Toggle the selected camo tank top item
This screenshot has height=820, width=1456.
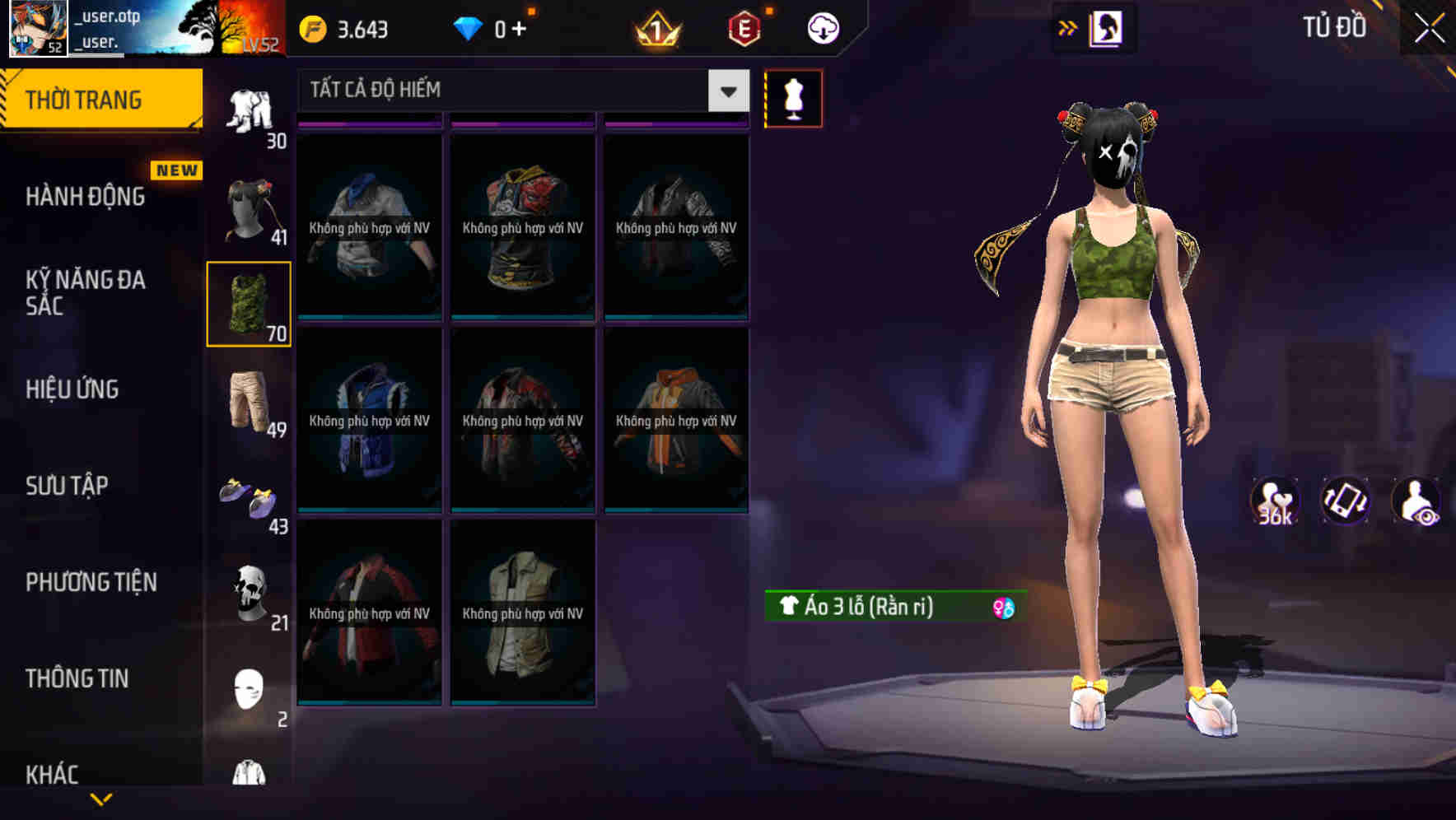pyautogui.click(x=248, y=303)
